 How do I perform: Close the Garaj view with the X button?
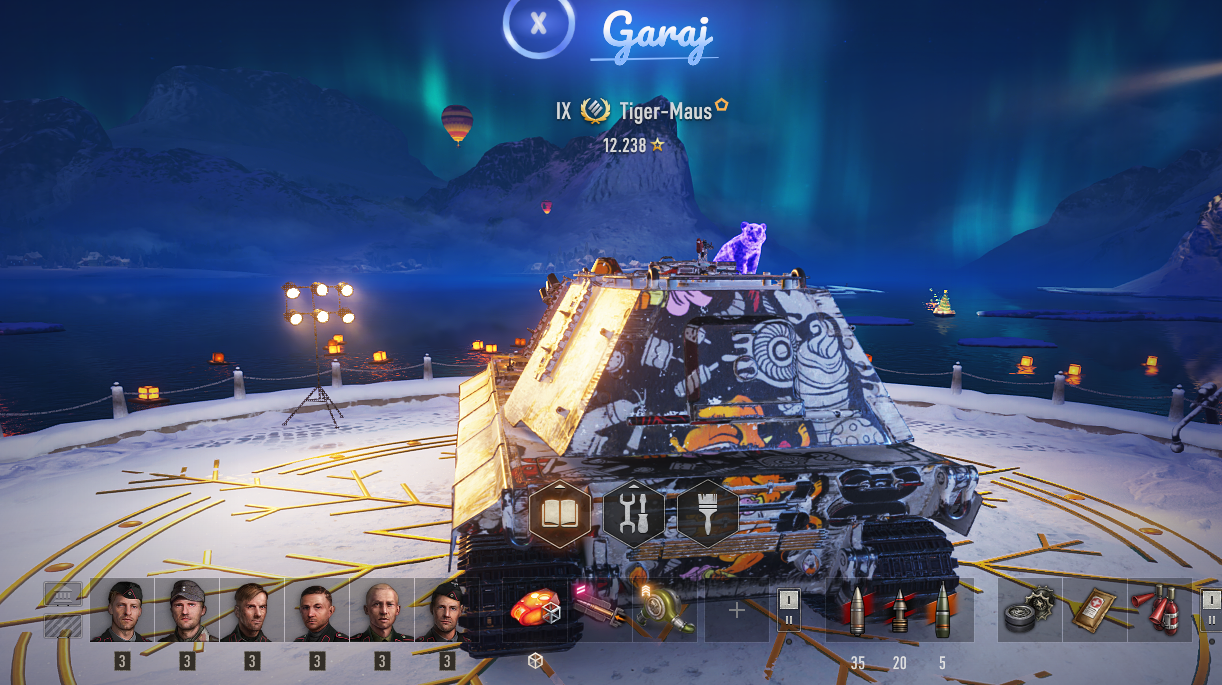coord(538,24)
